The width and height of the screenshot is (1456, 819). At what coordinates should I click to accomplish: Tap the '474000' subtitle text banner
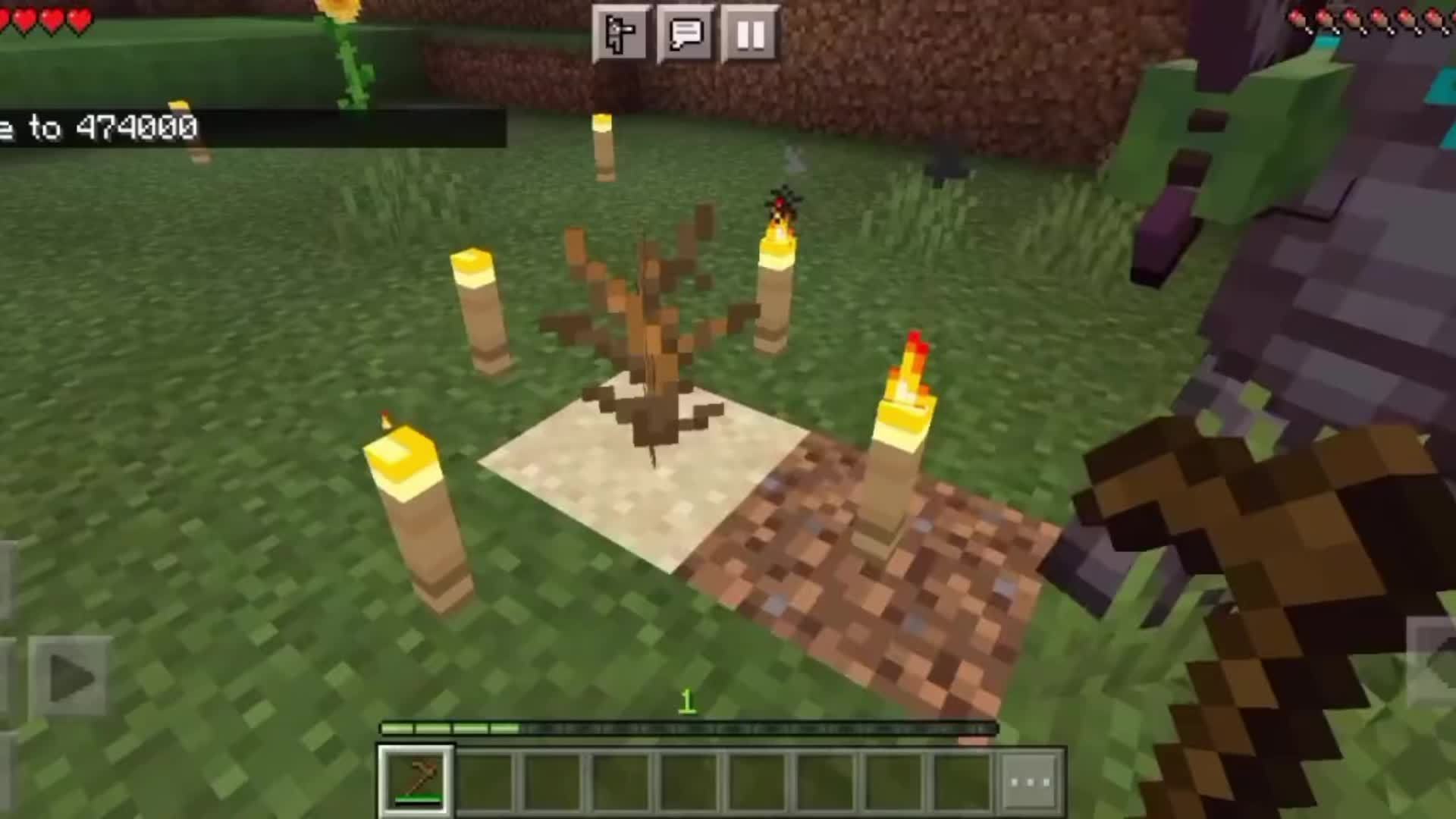point(136,127)
